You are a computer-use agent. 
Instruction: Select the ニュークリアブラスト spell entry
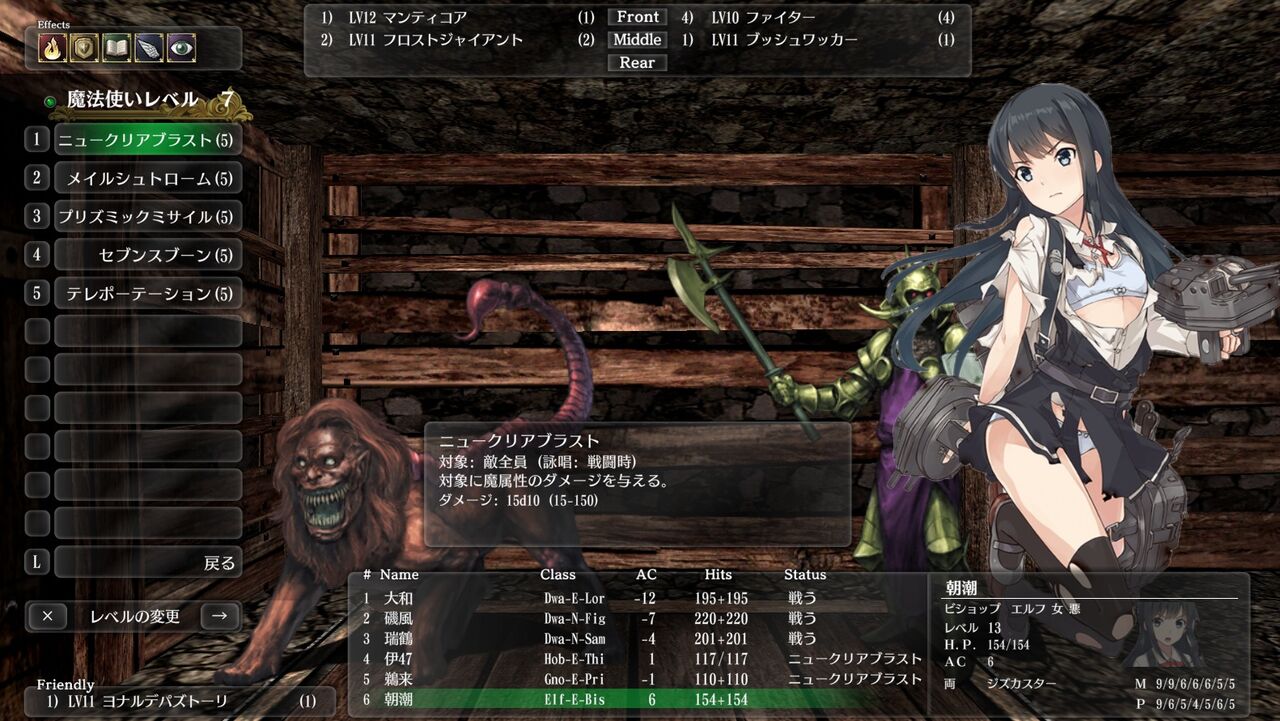pyautogui.click(x=146, y=139)
